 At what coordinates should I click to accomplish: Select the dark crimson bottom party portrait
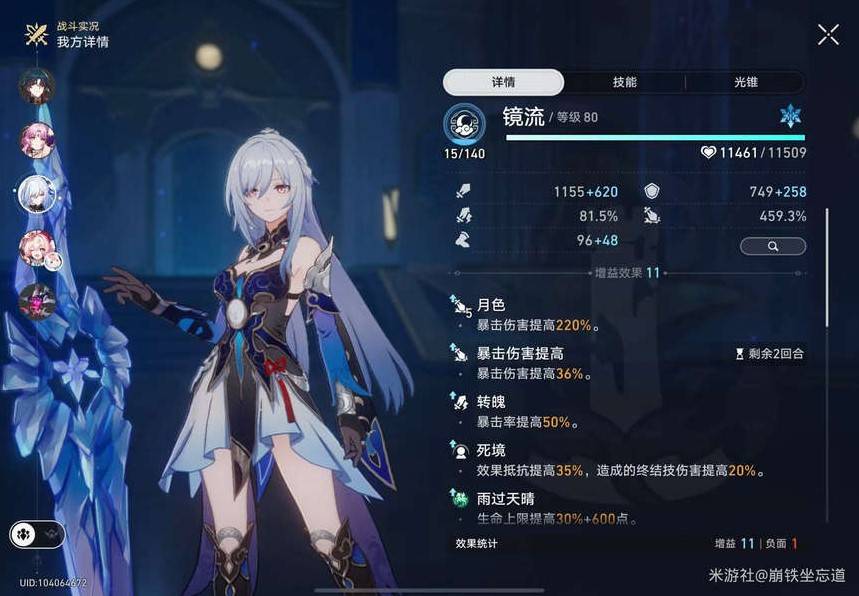click(x=37, y=301)
